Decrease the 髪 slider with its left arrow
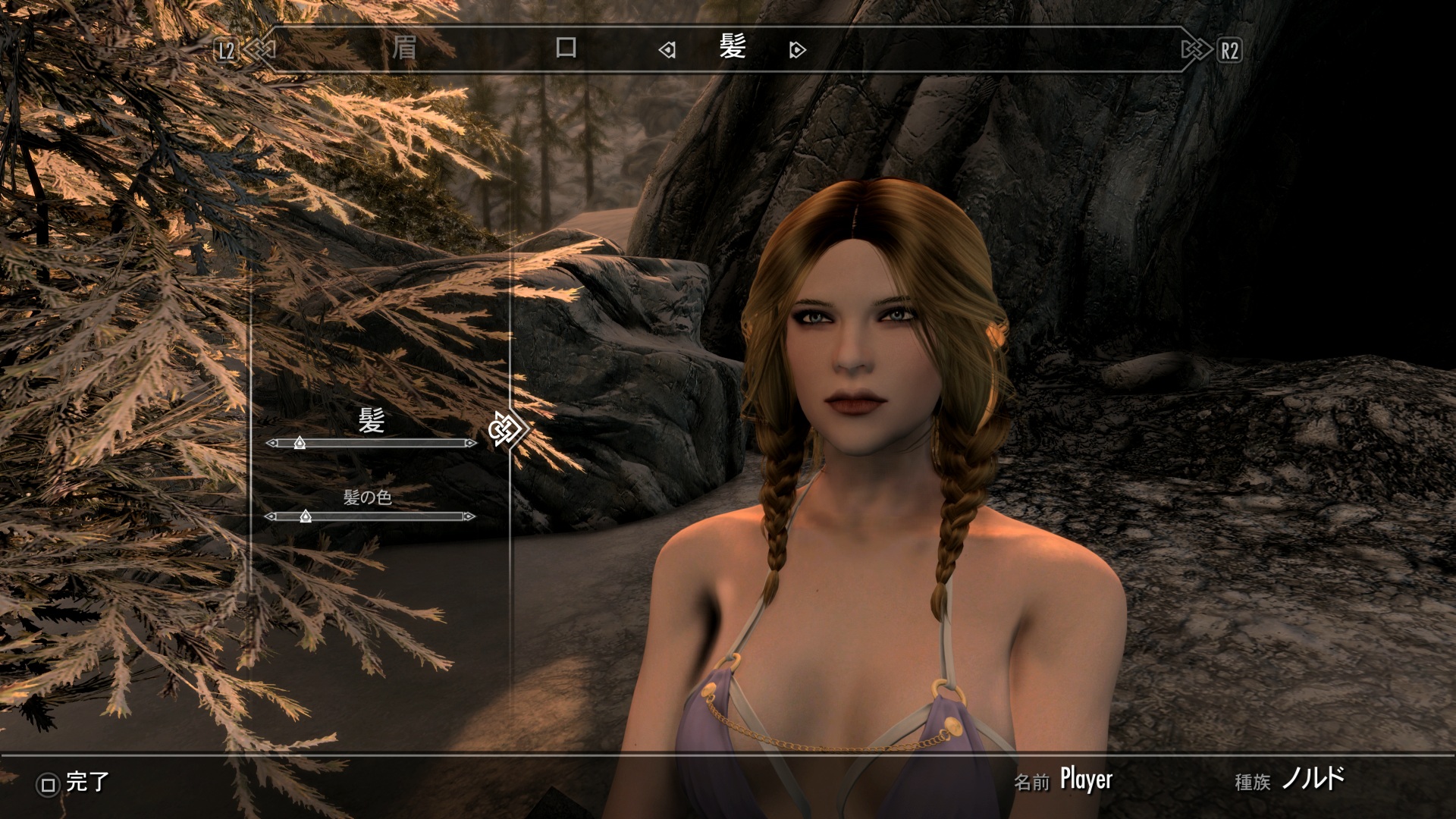This screenshot has height=819, width=1456. (x=271, y=443)
